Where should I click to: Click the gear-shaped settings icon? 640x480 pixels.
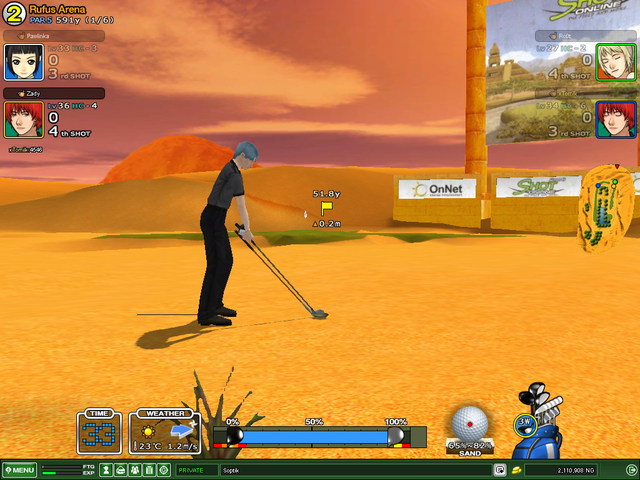(x=163, y=470)
